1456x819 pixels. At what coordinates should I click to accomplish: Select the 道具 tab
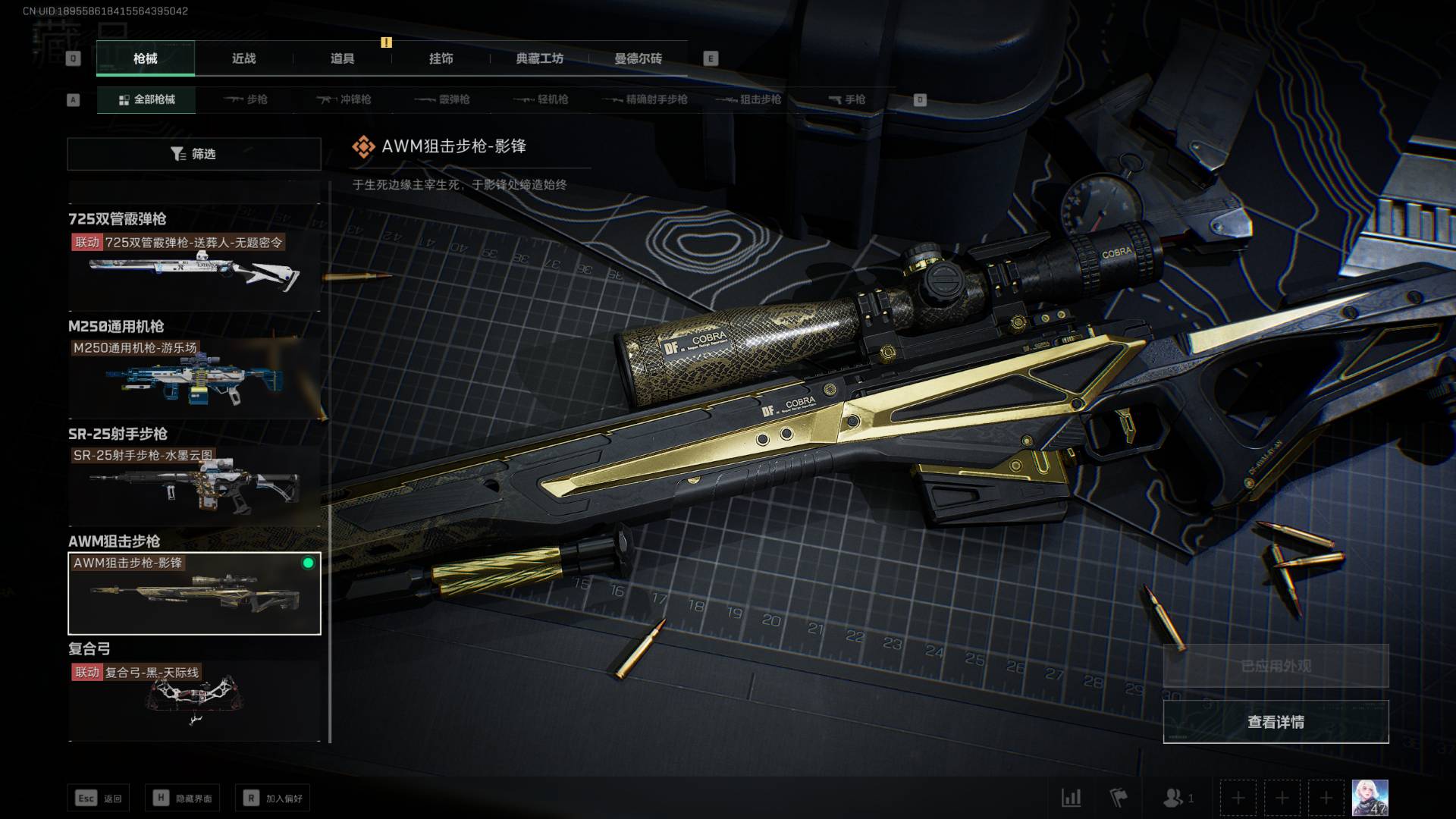click(x=342, y=58)
